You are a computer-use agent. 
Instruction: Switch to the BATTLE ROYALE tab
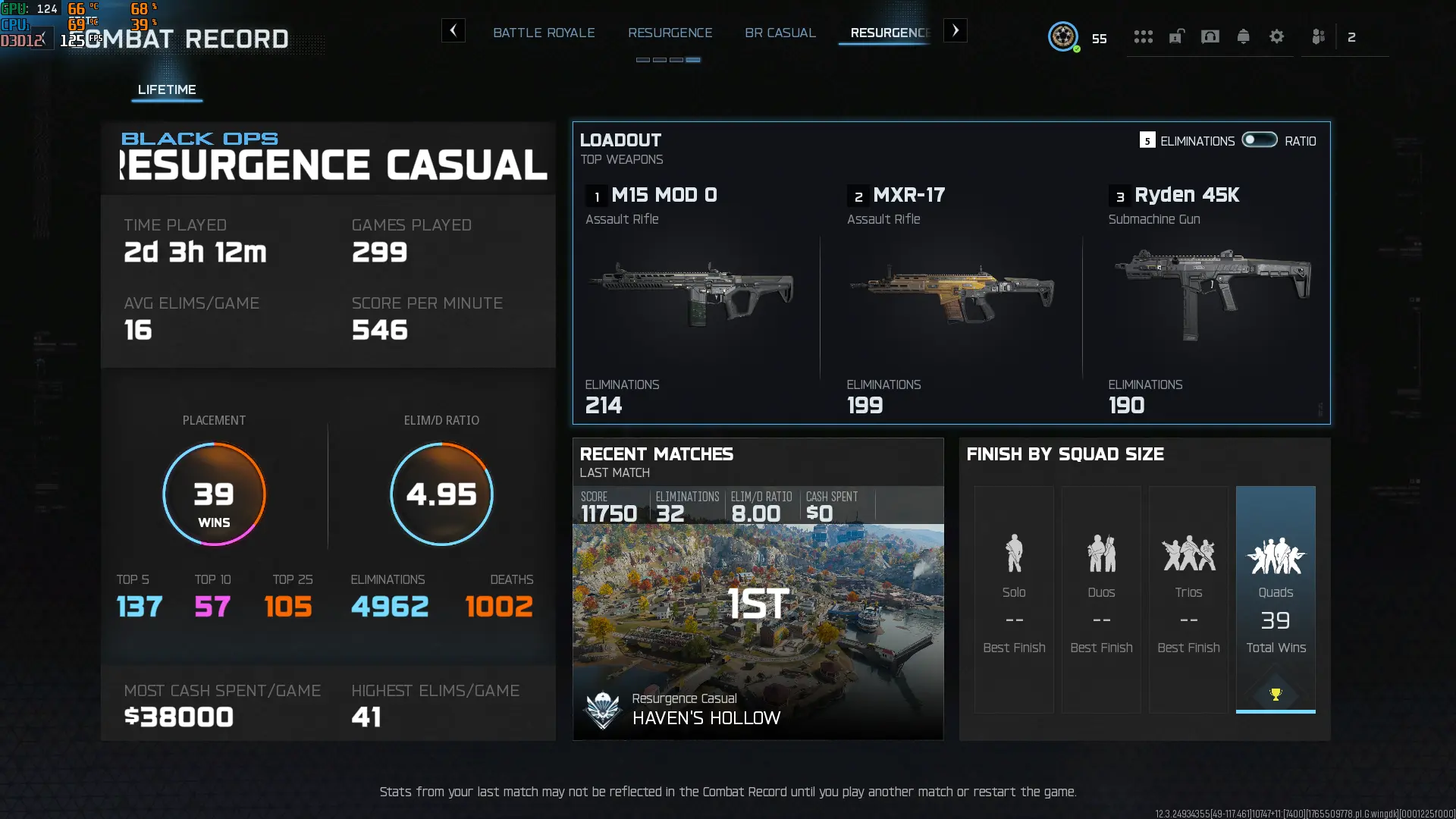click(544, 33)
